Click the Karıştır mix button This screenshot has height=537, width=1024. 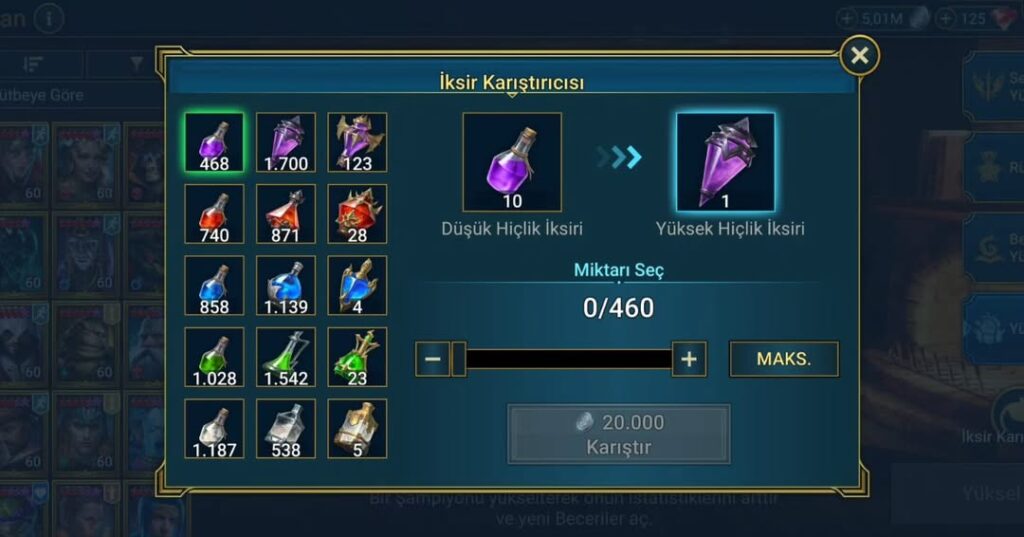coord(618,434)
